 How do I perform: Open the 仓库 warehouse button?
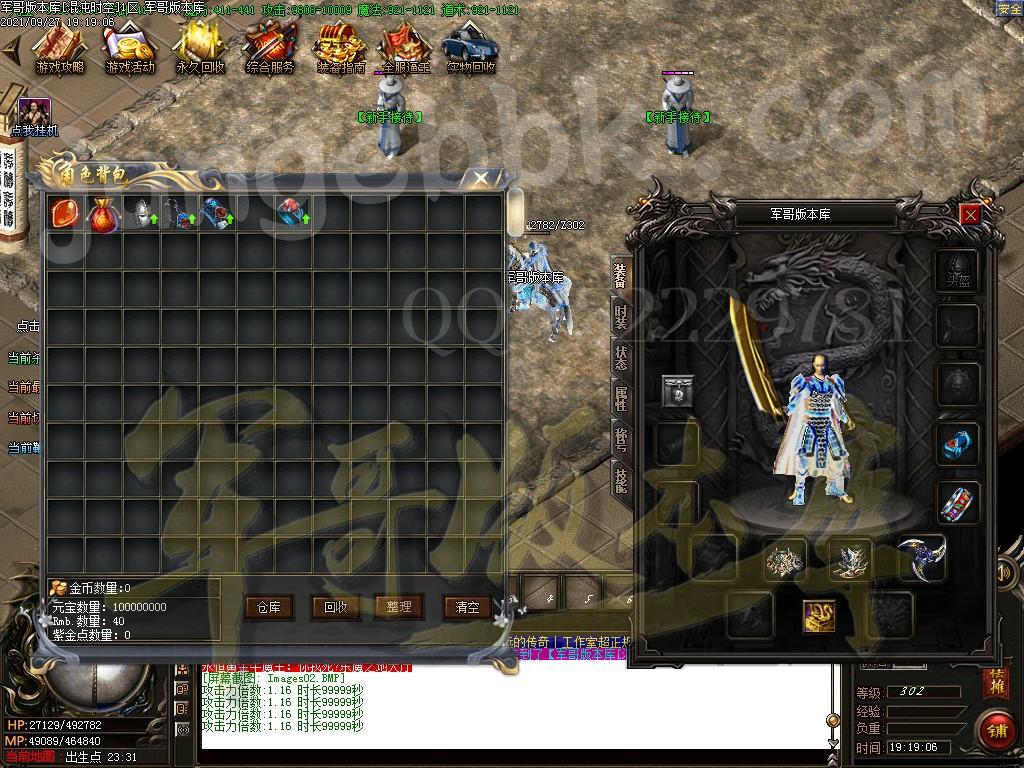point(268,606)
